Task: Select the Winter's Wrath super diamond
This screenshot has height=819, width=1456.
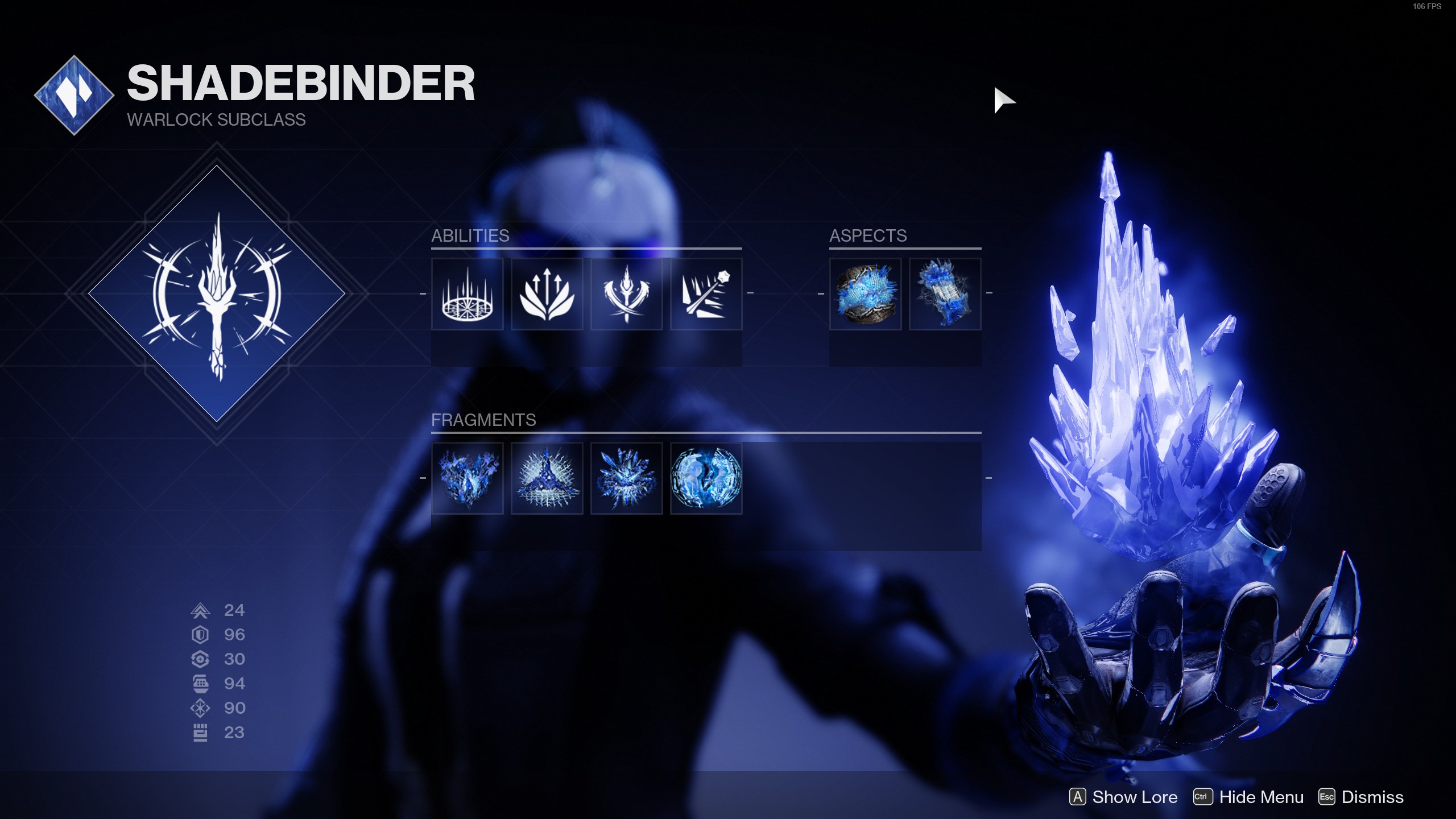Action: (217, 294)
